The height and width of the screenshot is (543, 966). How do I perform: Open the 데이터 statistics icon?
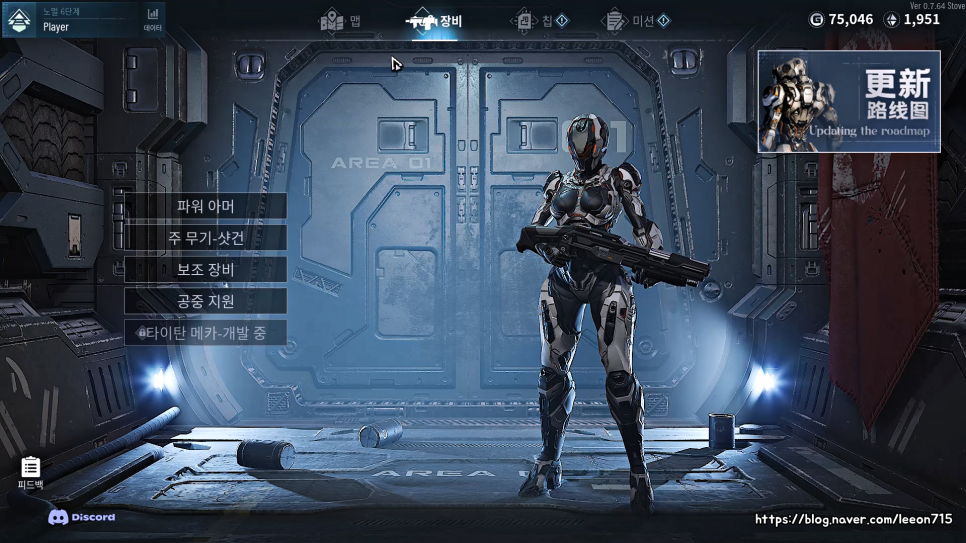[152, 19]
